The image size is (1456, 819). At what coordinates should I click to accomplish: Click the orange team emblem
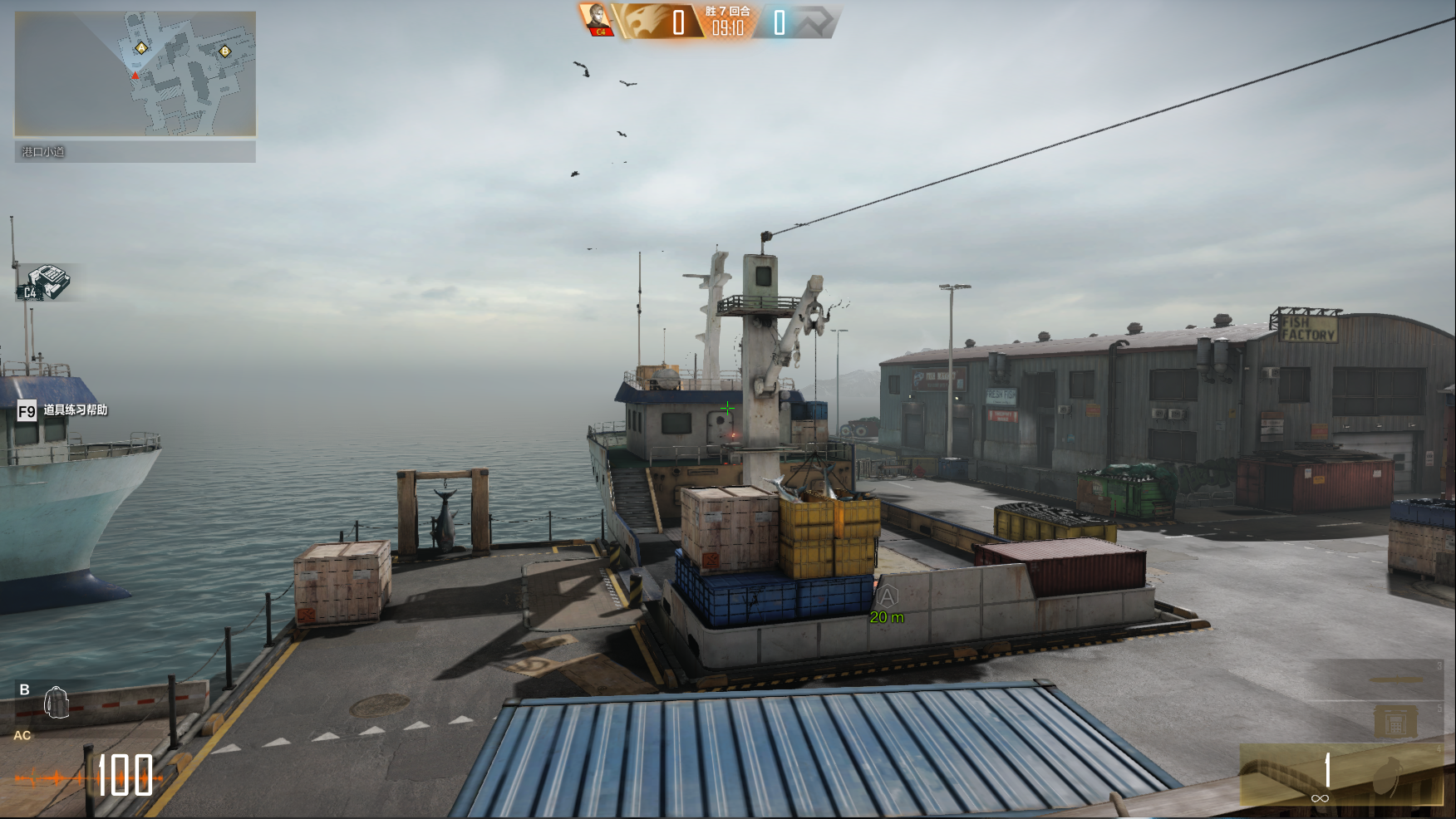pyautogui.click(x=642, y=22)
